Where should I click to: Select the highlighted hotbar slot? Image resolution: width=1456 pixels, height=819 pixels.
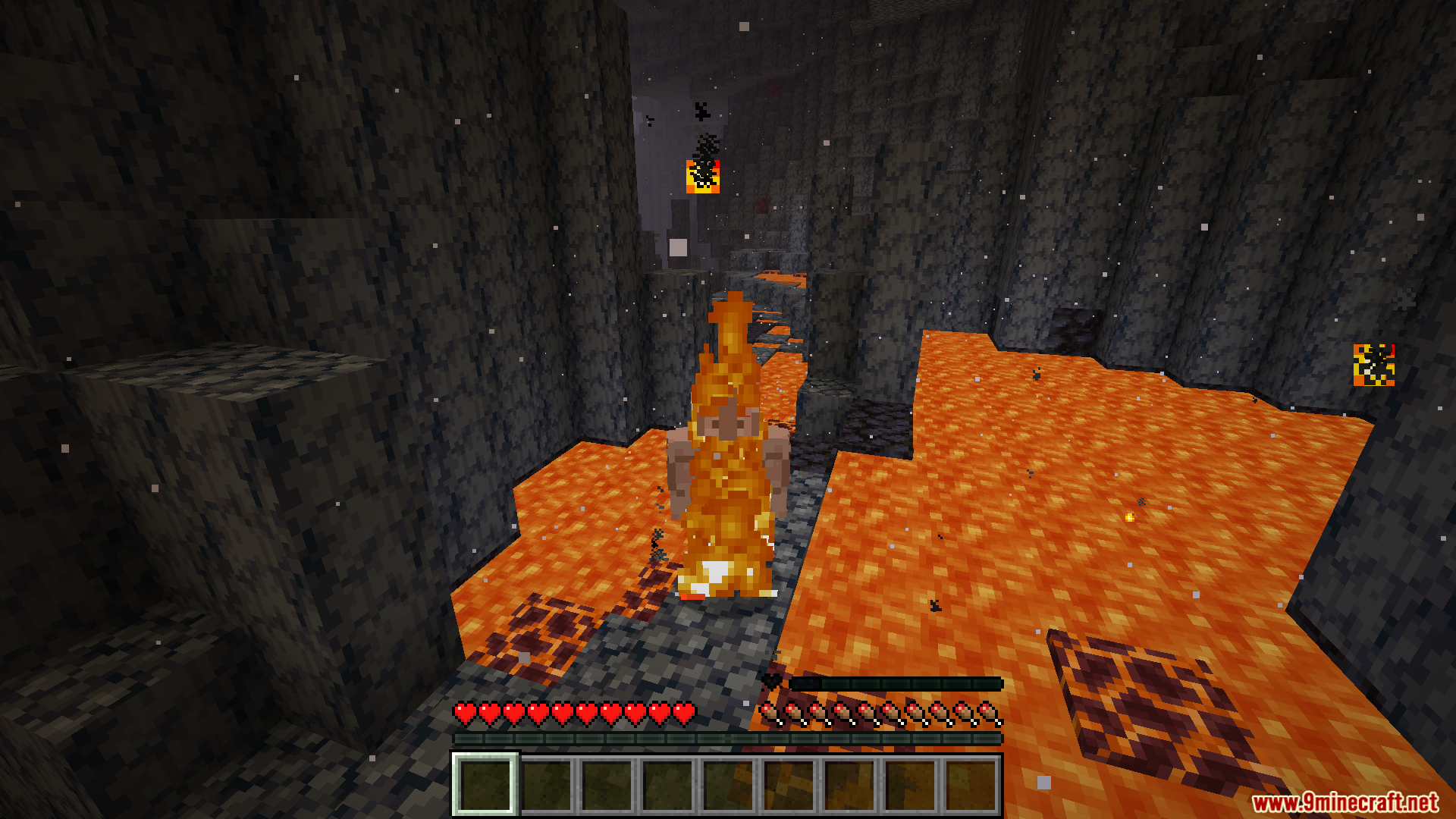[485, 785]
